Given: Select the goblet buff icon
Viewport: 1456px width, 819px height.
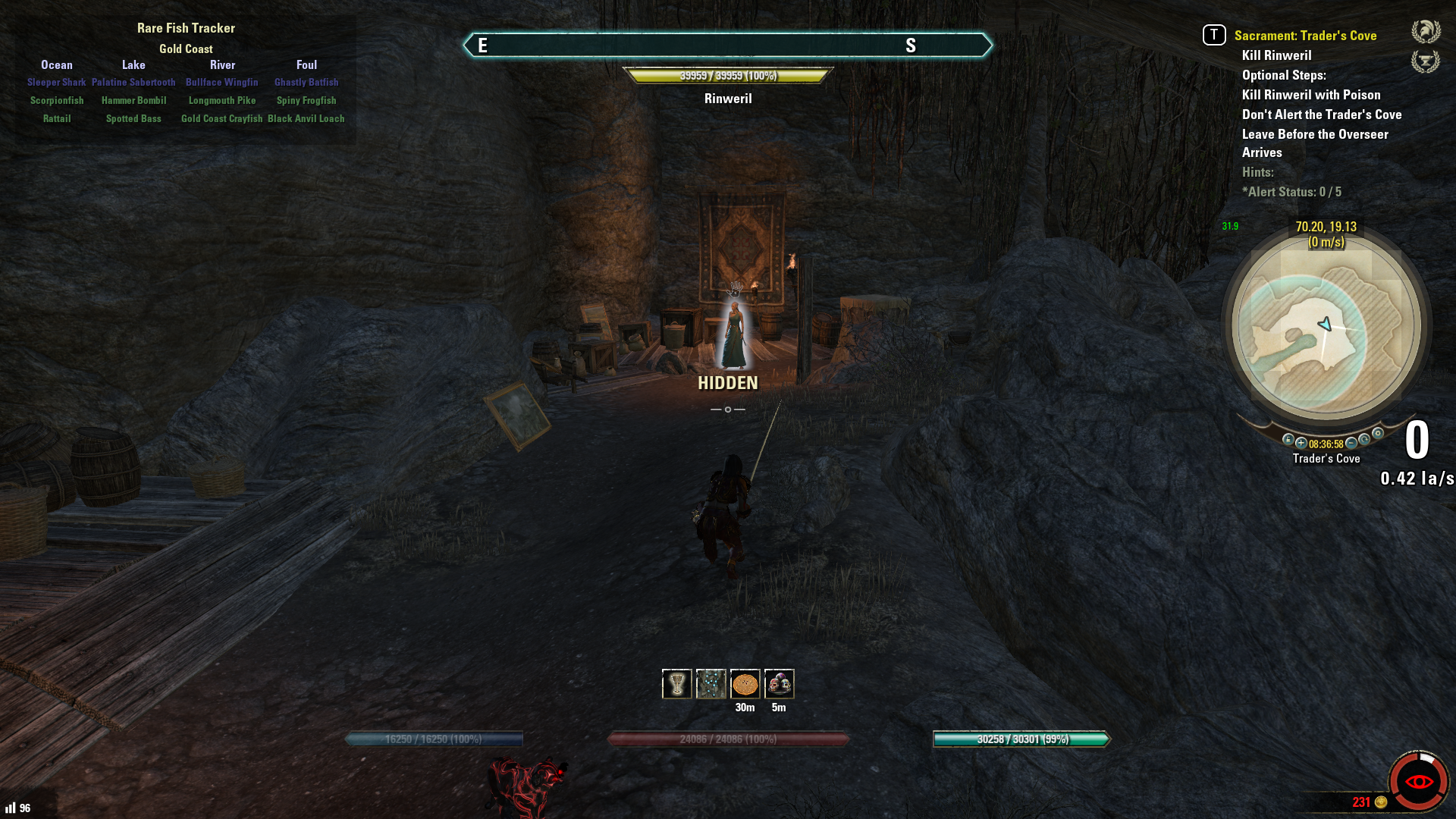Looking at the screenshot, I should (676, 684).
